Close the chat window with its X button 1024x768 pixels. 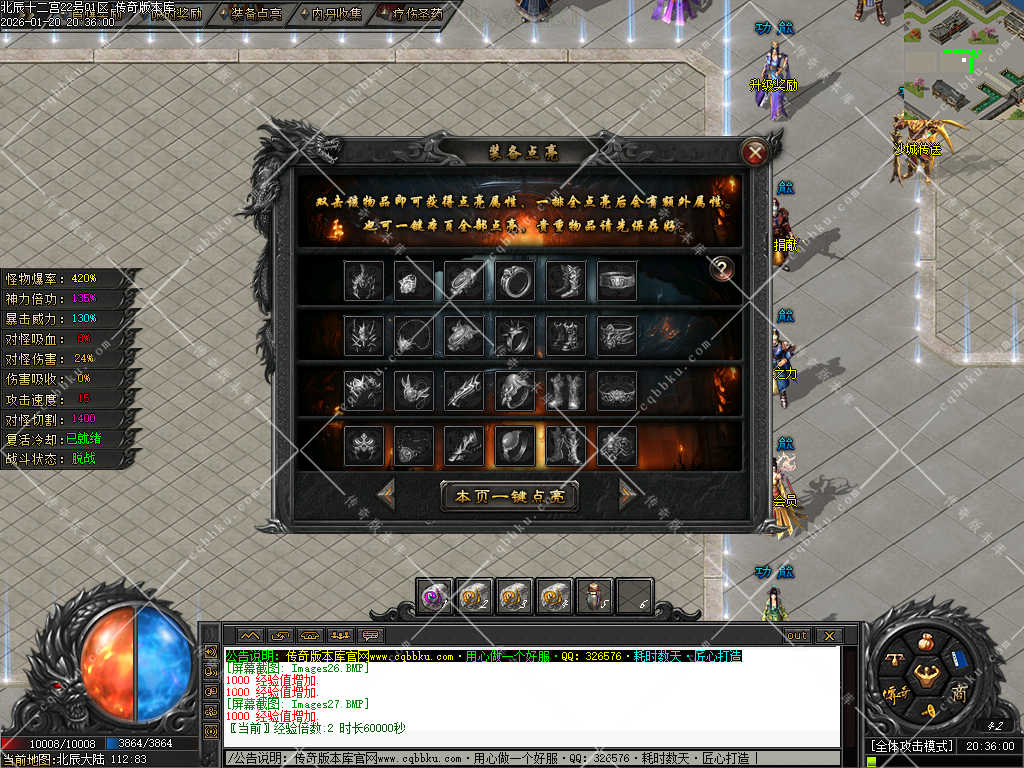coord(827,635)
